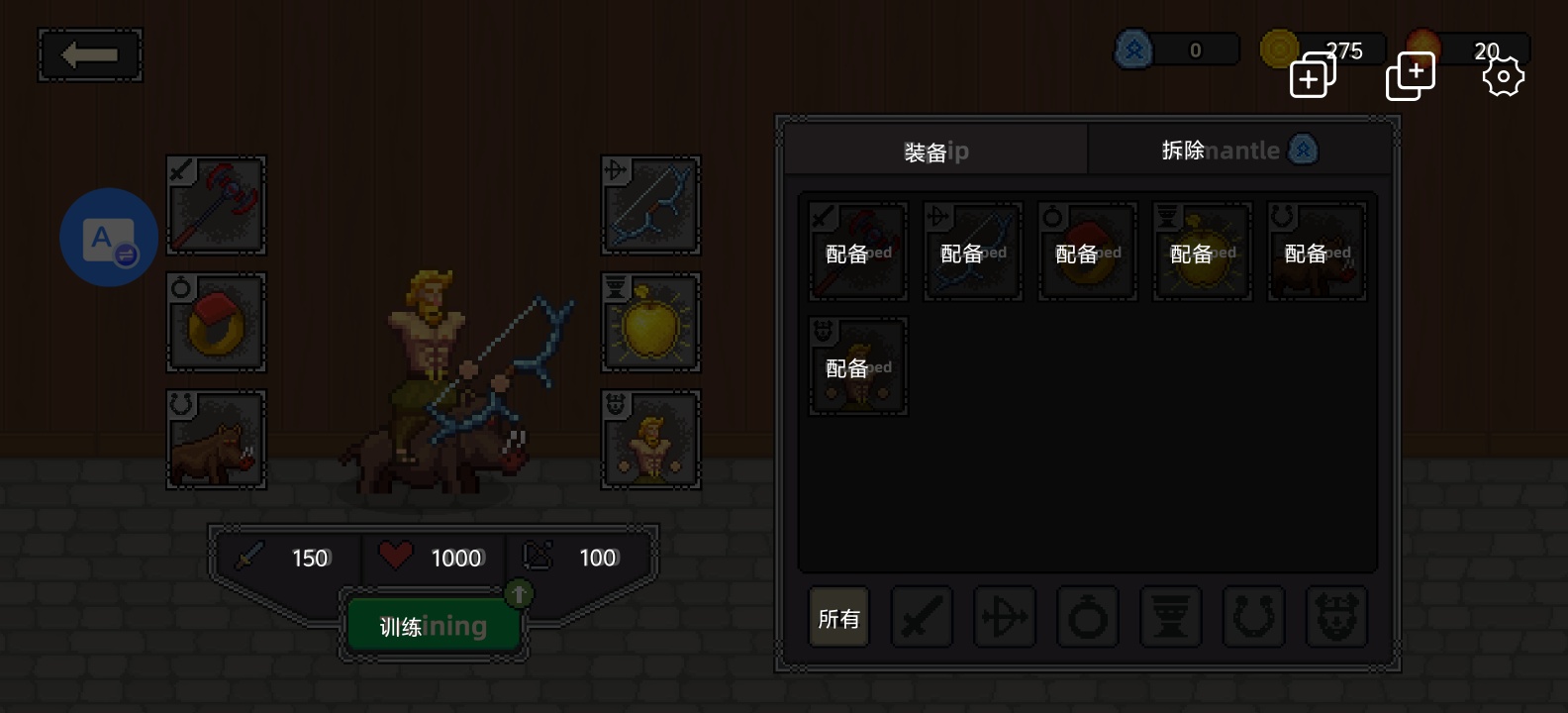Filter inventory by horseshoe mounts
Image resolution: width=1568 pixels, height=713 pixels.
1253,618
